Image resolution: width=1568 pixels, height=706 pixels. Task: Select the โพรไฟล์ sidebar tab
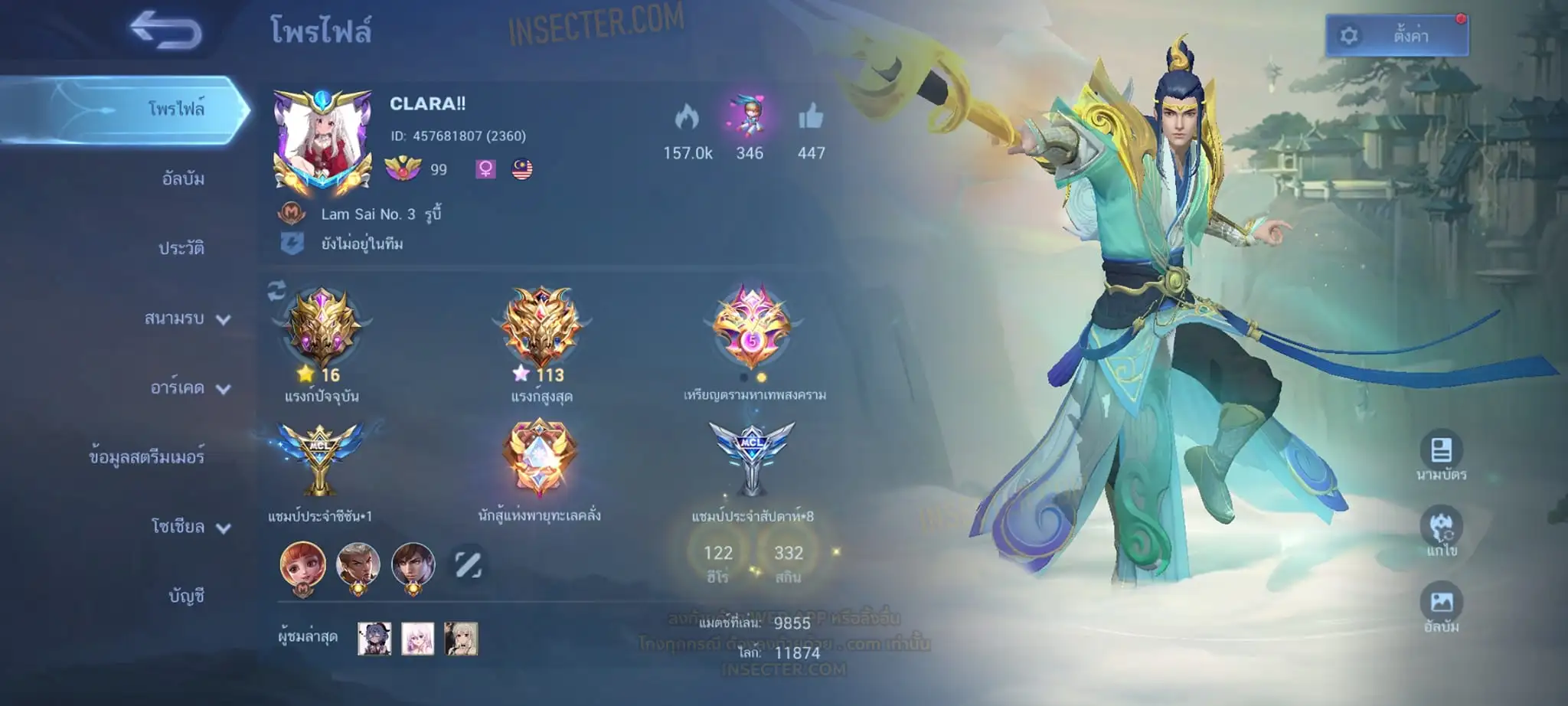click(x=176, y=109)
